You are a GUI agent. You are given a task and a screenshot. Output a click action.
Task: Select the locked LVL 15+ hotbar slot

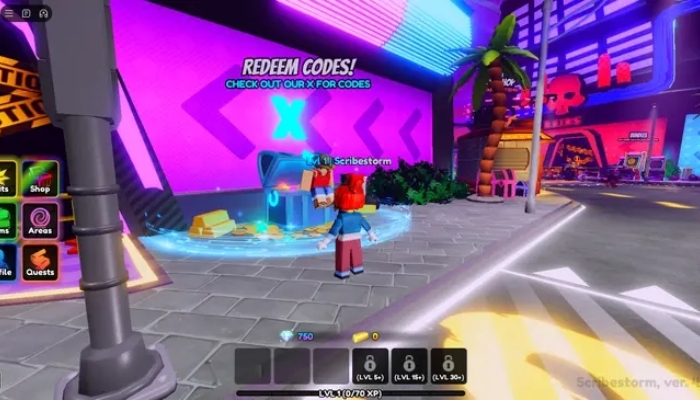coord(409,367)
